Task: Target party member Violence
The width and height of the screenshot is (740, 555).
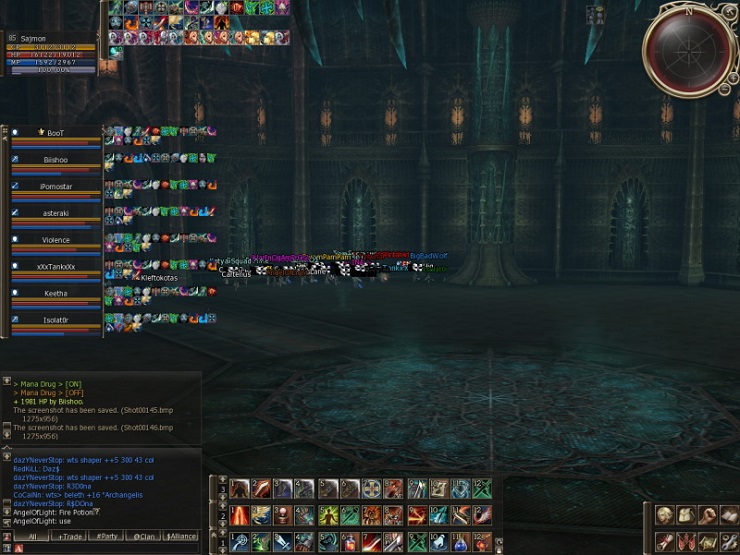Action: point(56,240)
